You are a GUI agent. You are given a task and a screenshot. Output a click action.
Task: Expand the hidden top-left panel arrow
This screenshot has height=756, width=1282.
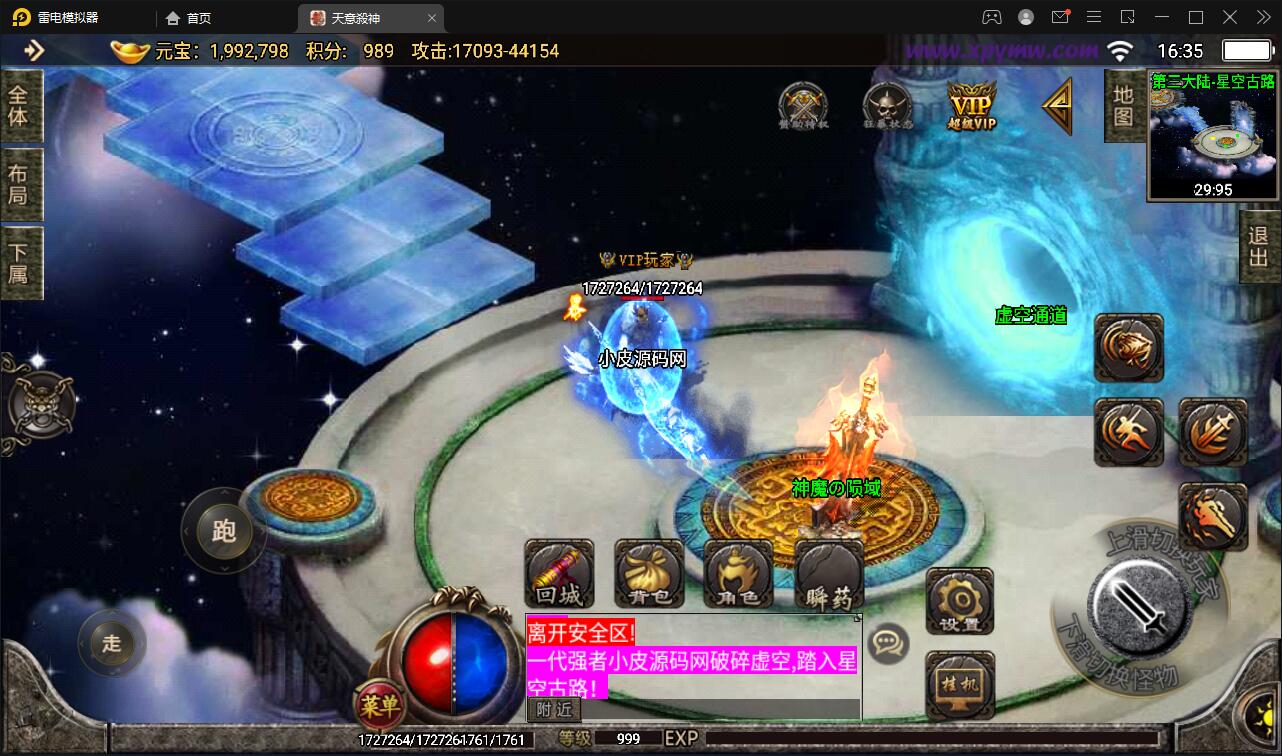[32, 50]
